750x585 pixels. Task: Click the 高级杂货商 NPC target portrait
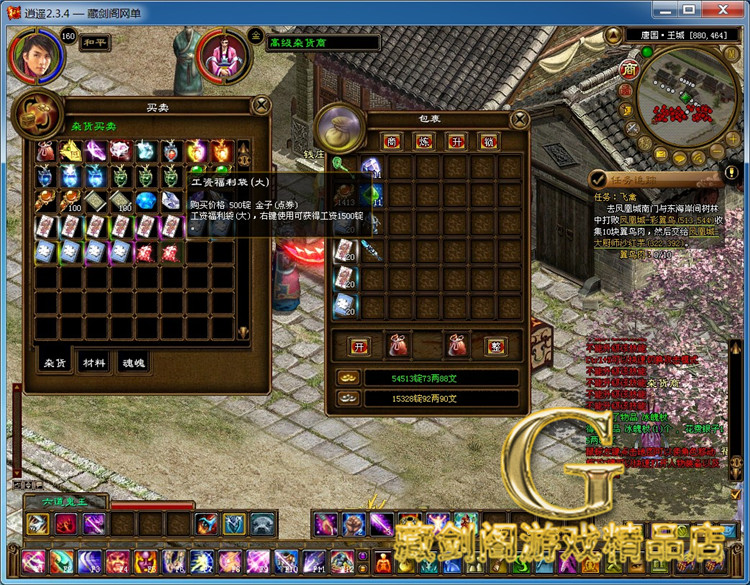click(x=226, y=57)
